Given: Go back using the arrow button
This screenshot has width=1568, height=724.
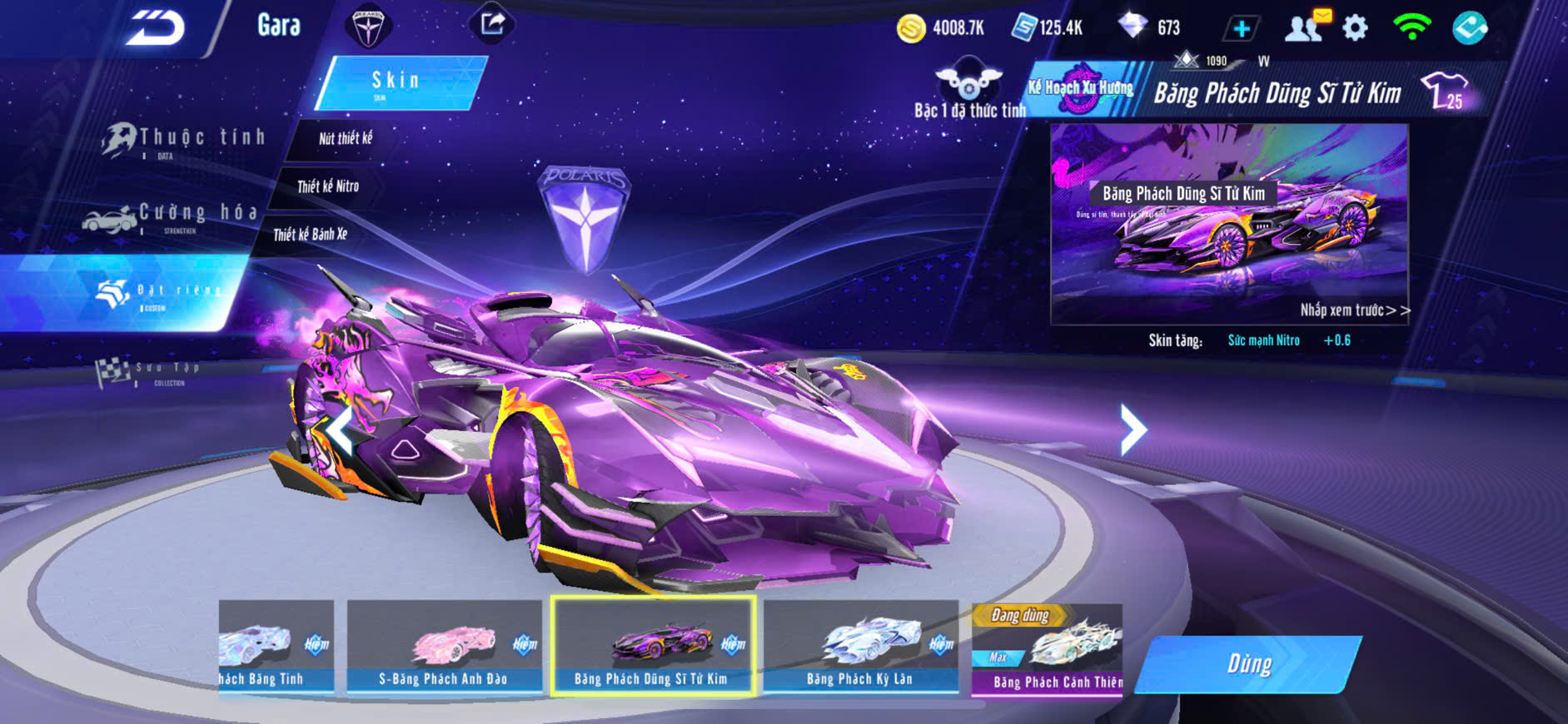Looking at the screenshot, I should coord(155,28).
